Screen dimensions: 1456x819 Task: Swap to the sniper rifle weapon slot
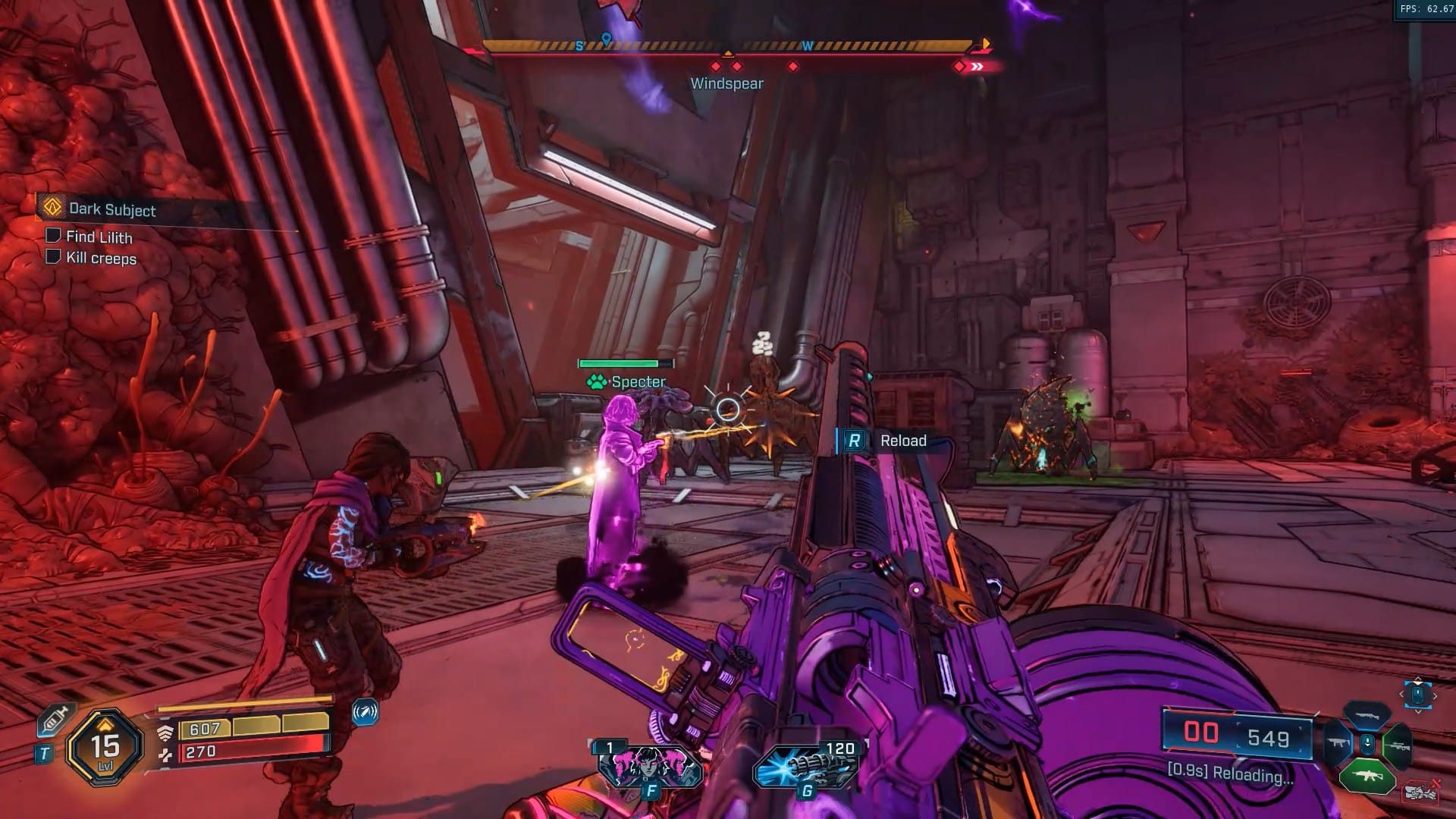point(1397,745)
